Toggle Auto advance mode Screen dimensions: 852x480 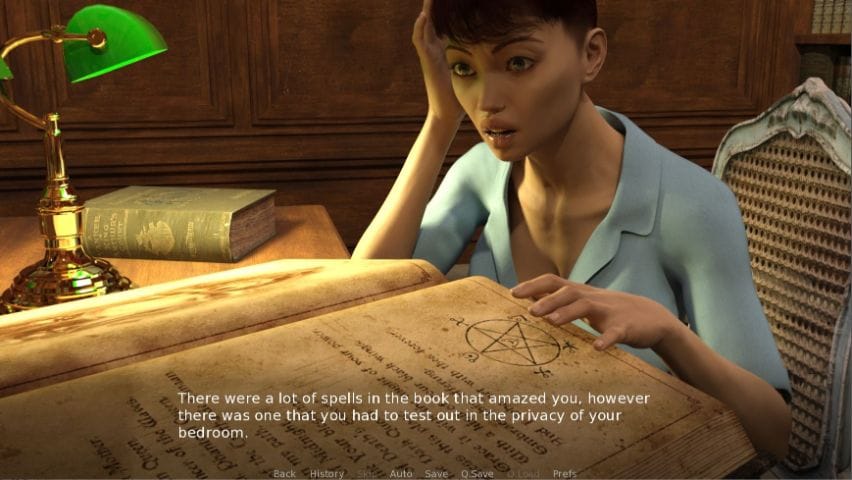pyautogui.click(x=400, y=473)
